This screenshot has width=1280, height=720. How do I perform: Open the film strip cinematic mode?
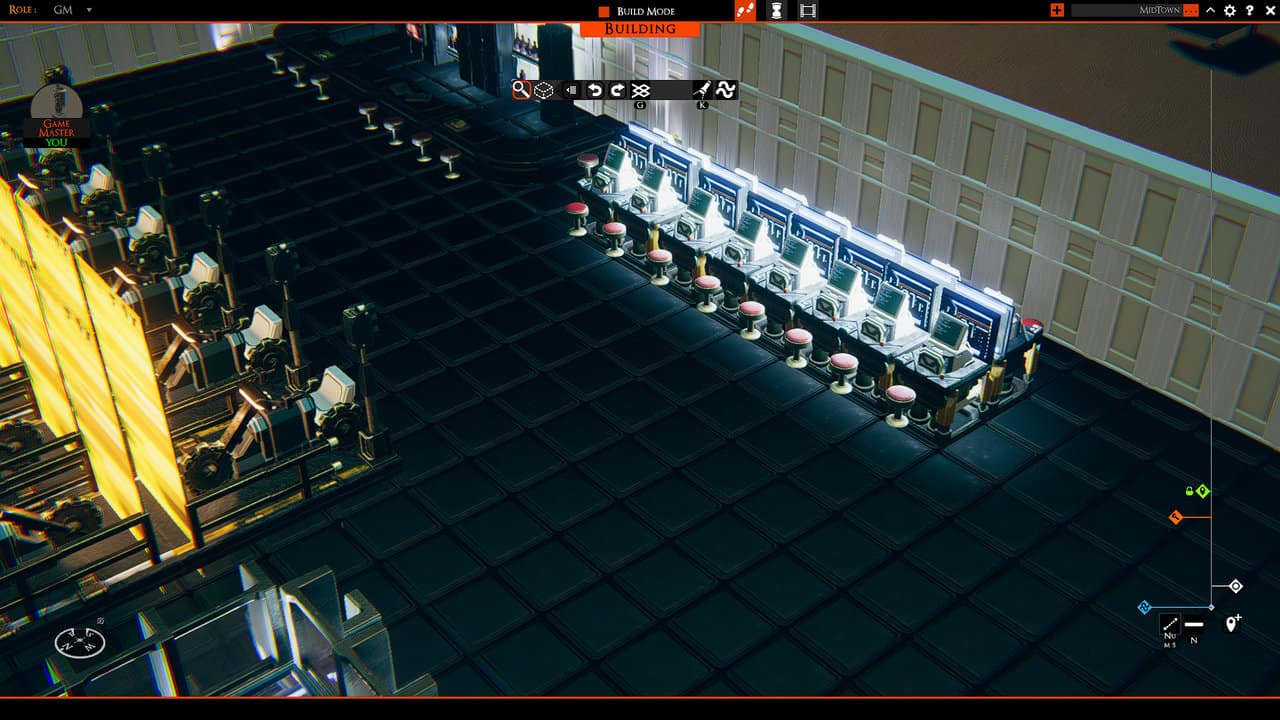pos(808,11)
